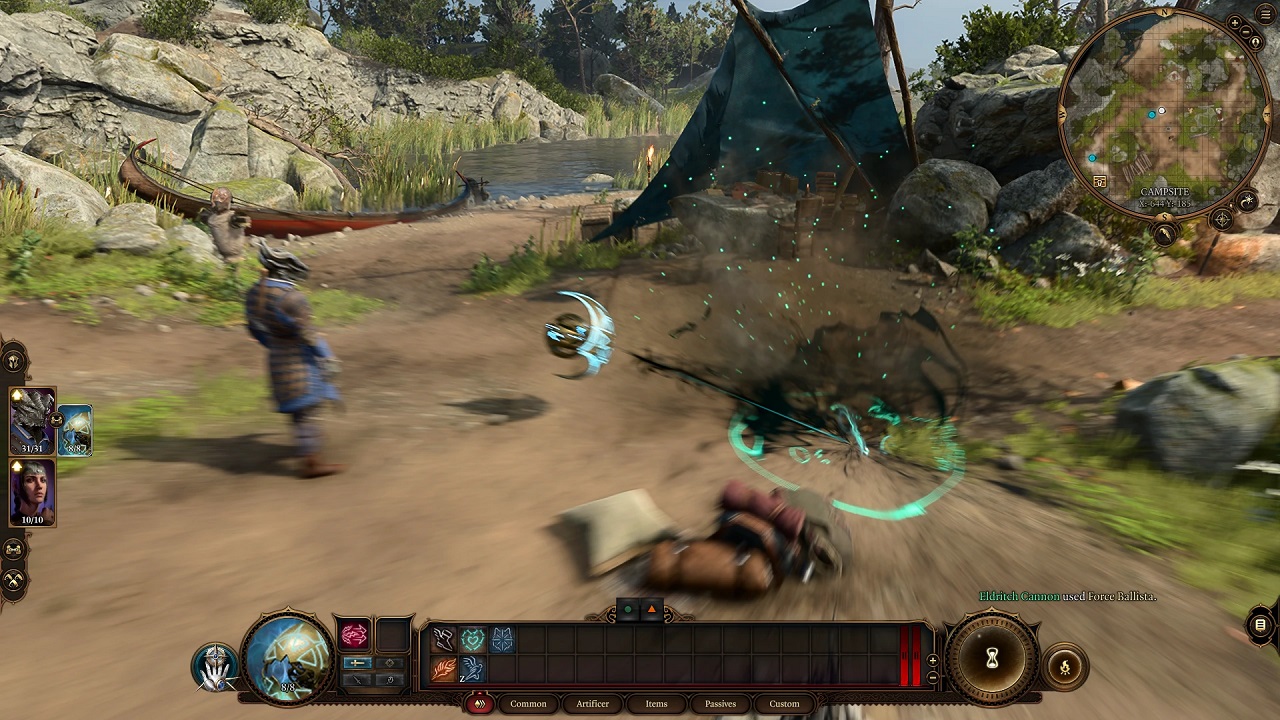
Task: Zoom in on the minimap
Action: [x=1235, y=22]
